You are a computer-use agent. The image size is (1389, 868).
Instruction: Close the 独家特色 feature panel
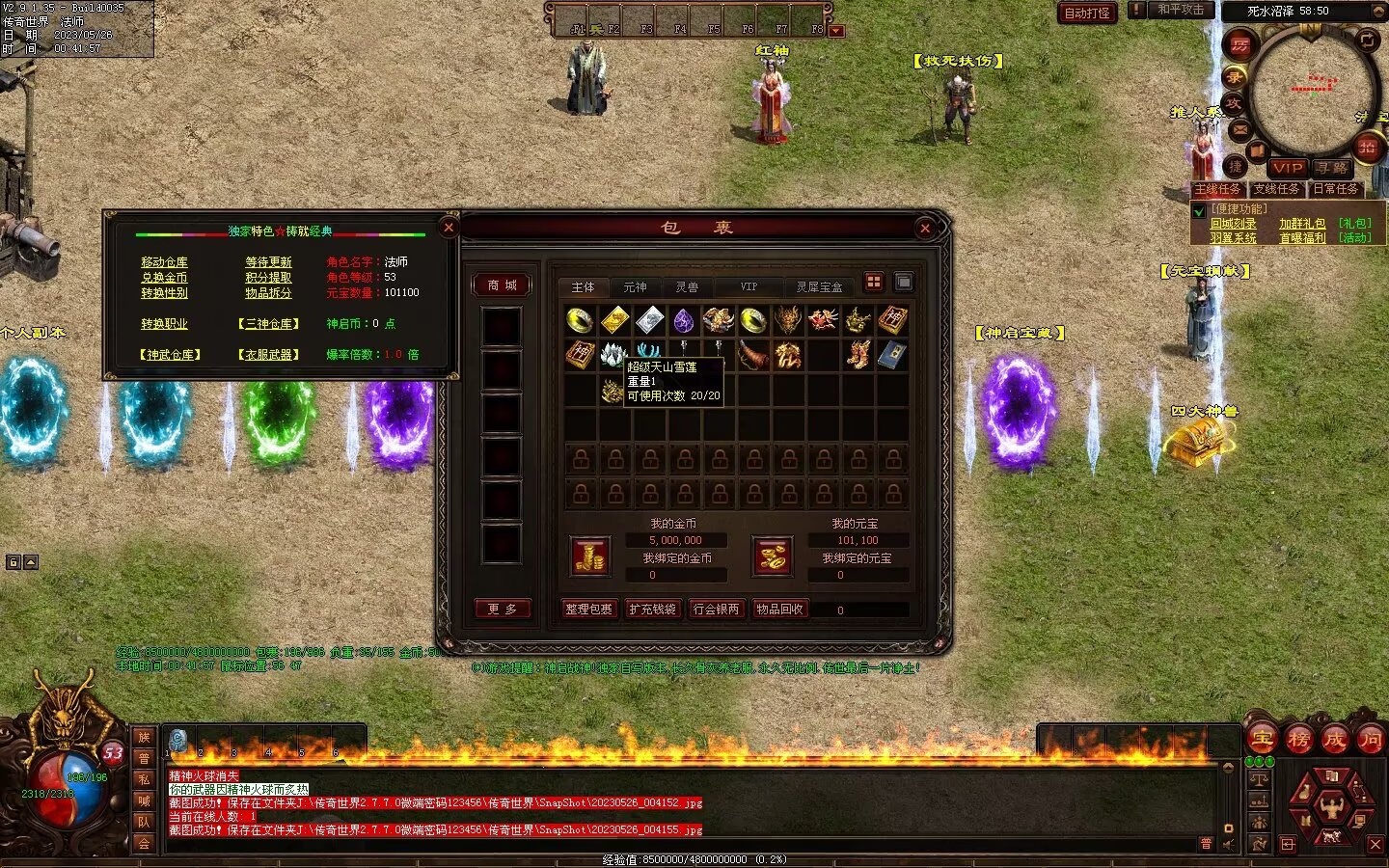coord(449,228)
